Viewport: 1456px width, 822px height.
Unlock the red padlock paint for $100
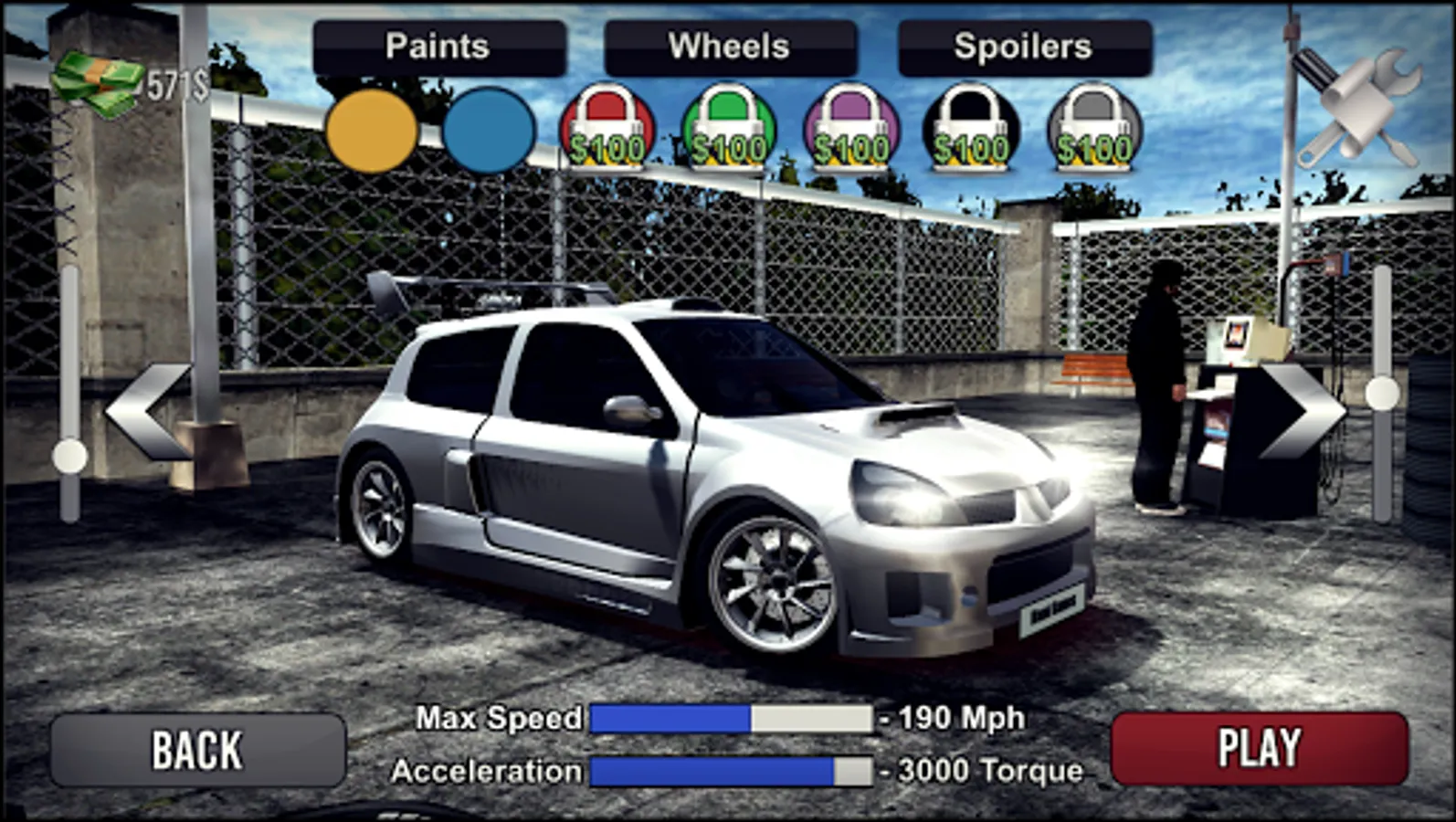coord(607,123)
